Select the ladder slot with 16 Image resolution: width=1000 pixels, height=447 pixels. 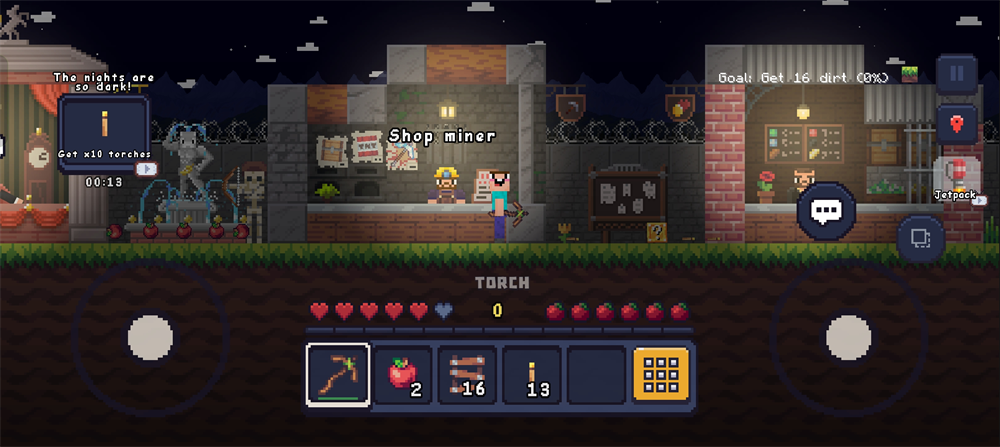tap(468, 375)
